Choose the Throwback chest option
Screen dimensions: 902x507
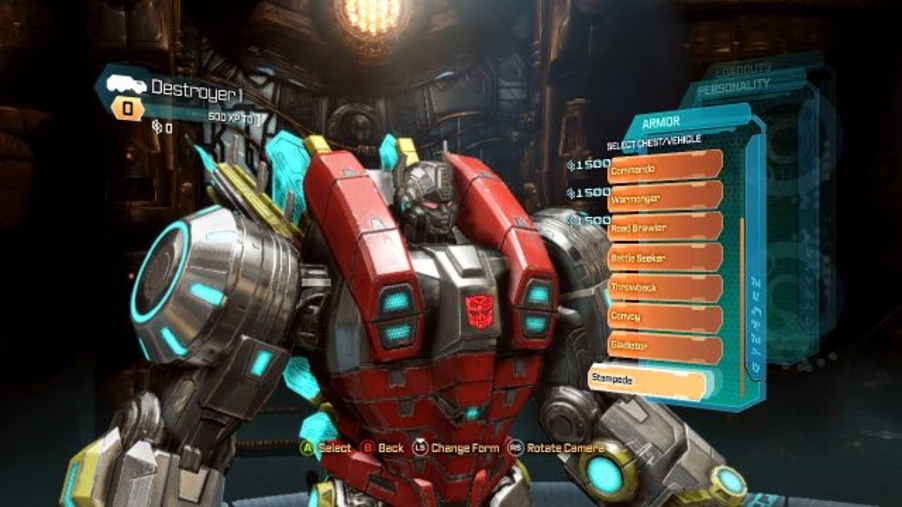(x=665, y=288)
